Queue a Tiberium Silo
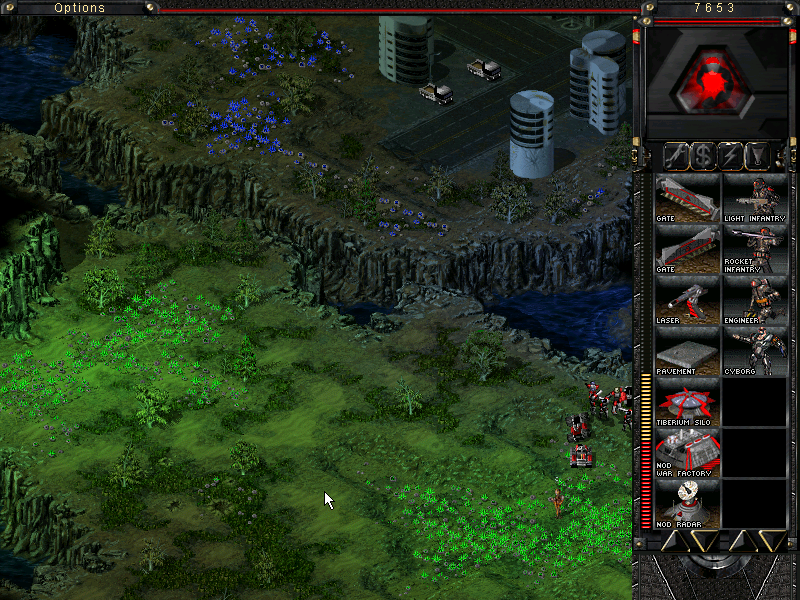The height and width of the screenshot is (600, 800). point(687,403)
